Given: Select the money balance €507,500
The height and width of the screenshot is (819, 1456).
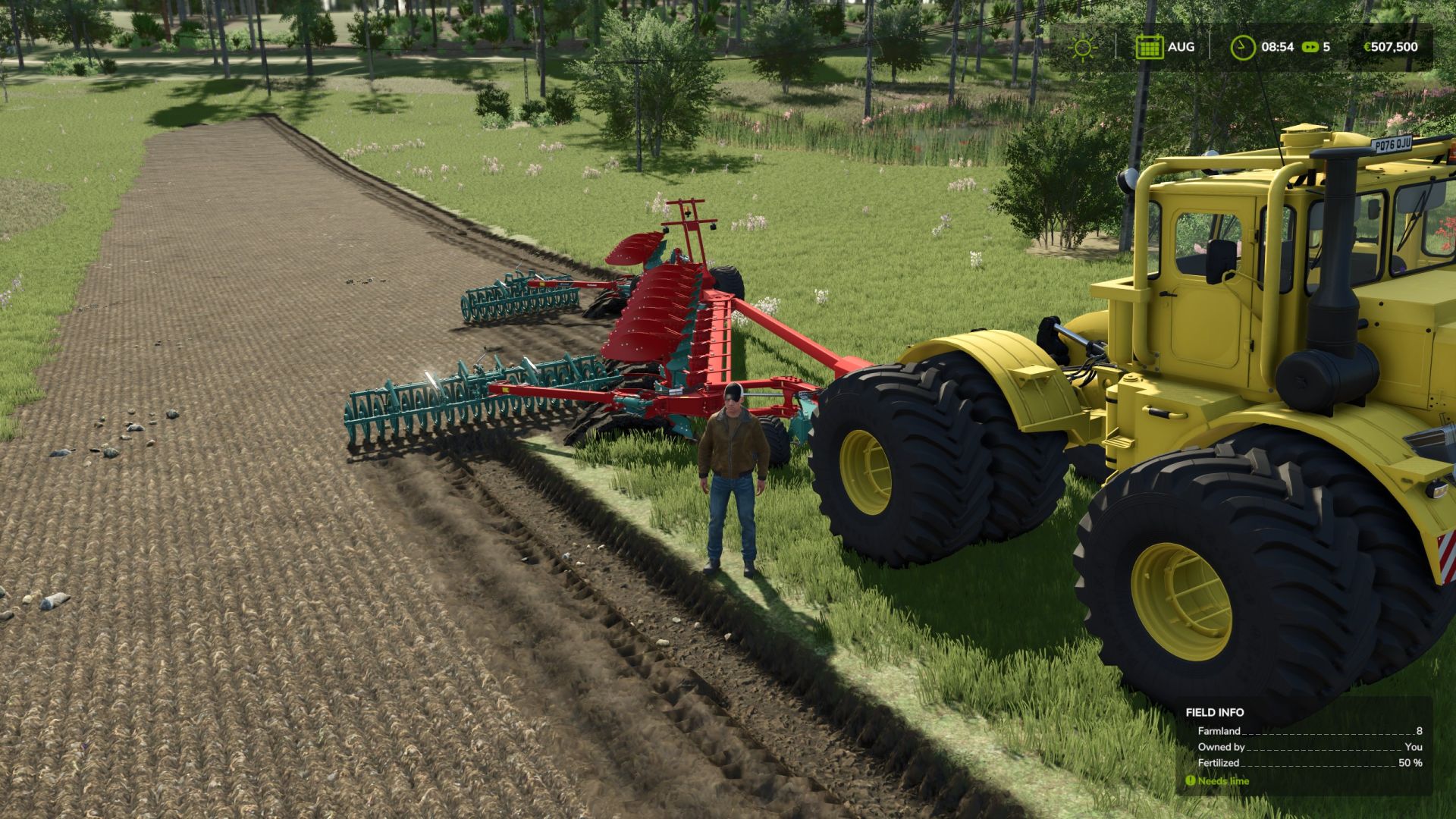Looking at the screenshot, I should pos(1394,47).
